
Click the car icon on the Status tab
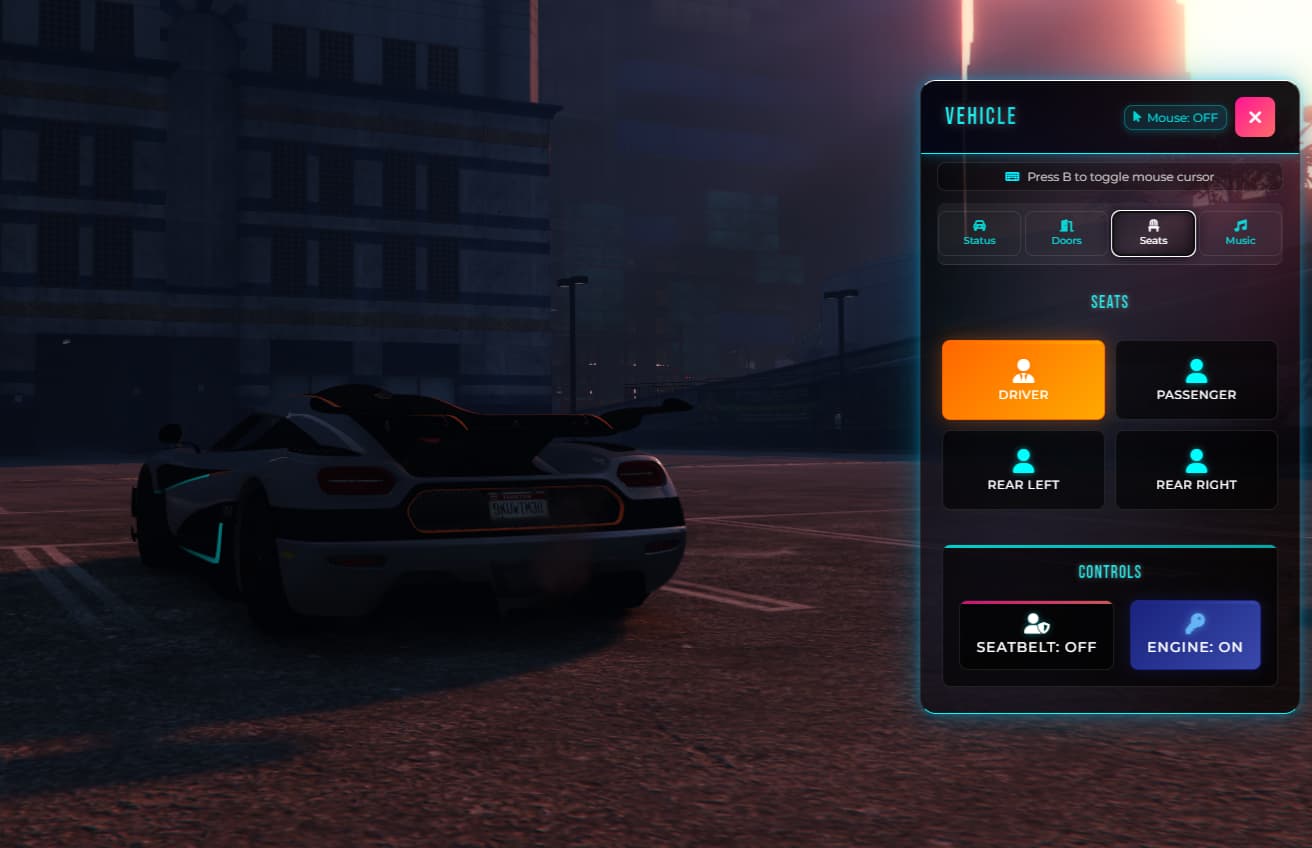click(x=979, y=225)
